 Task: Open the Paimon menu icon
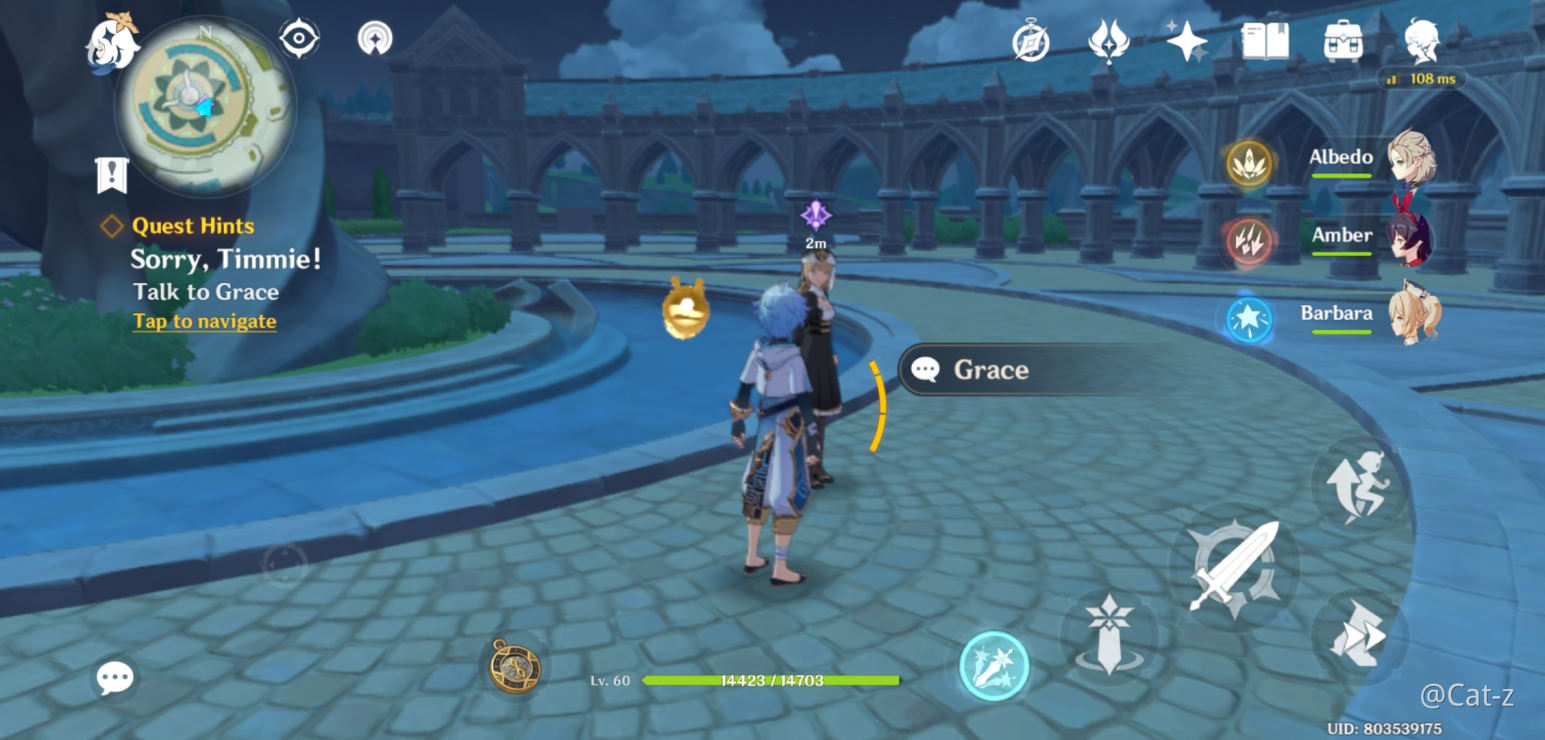click(112, 42)
